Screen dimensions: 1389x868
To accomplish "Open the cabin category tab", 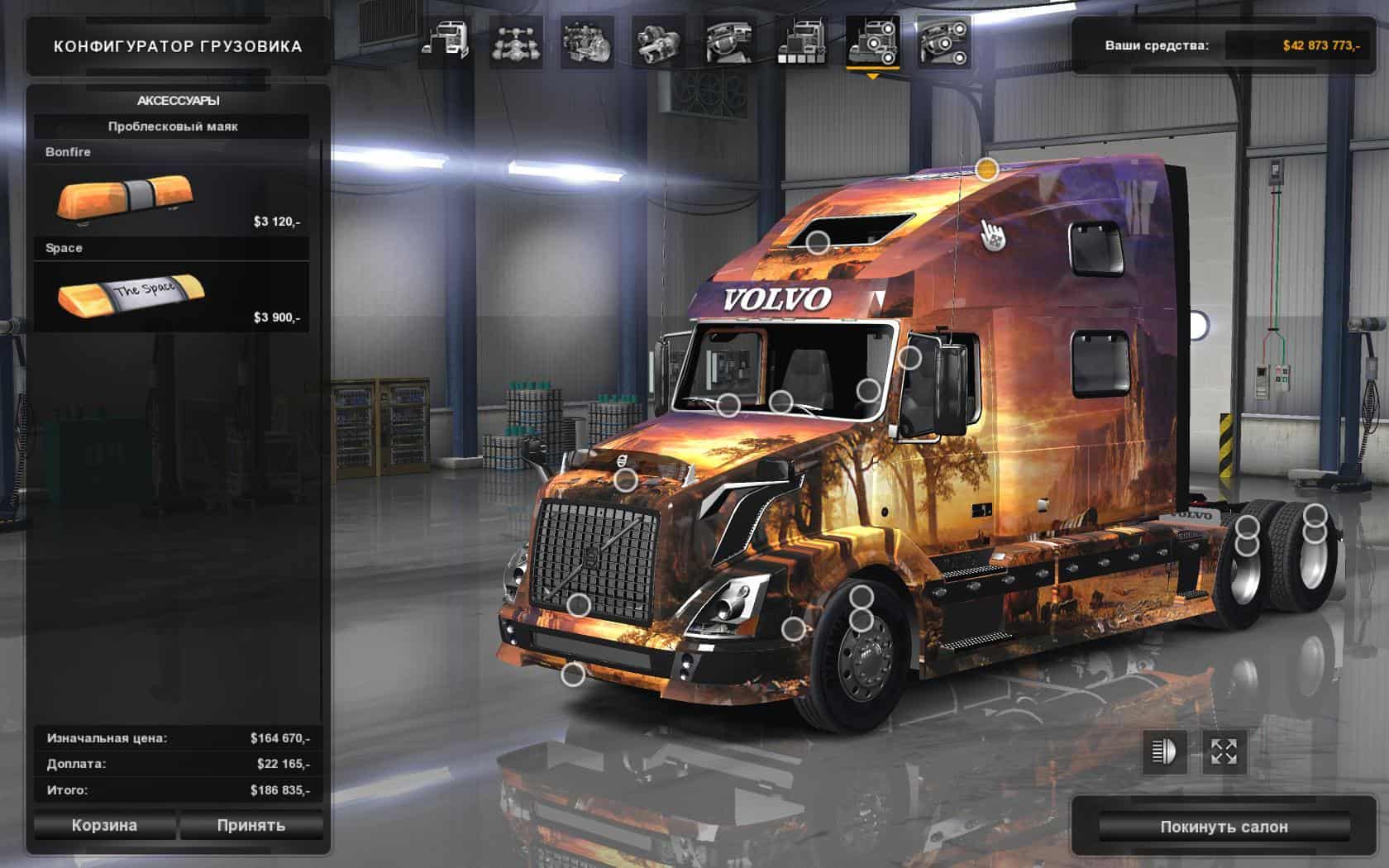I will click(445, 41).
